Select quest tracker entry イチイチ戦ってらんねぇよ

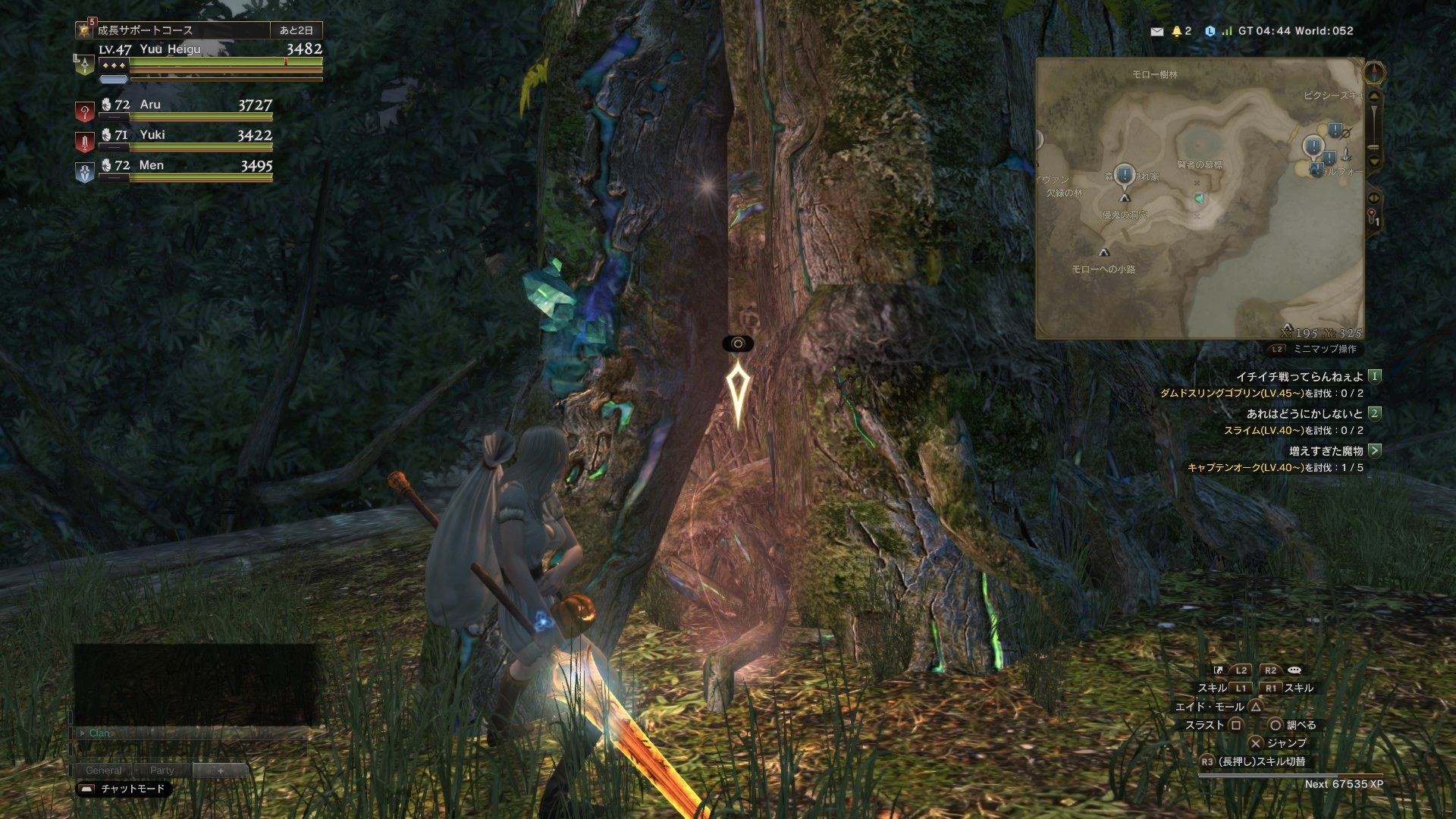[x=1300, y=376]
